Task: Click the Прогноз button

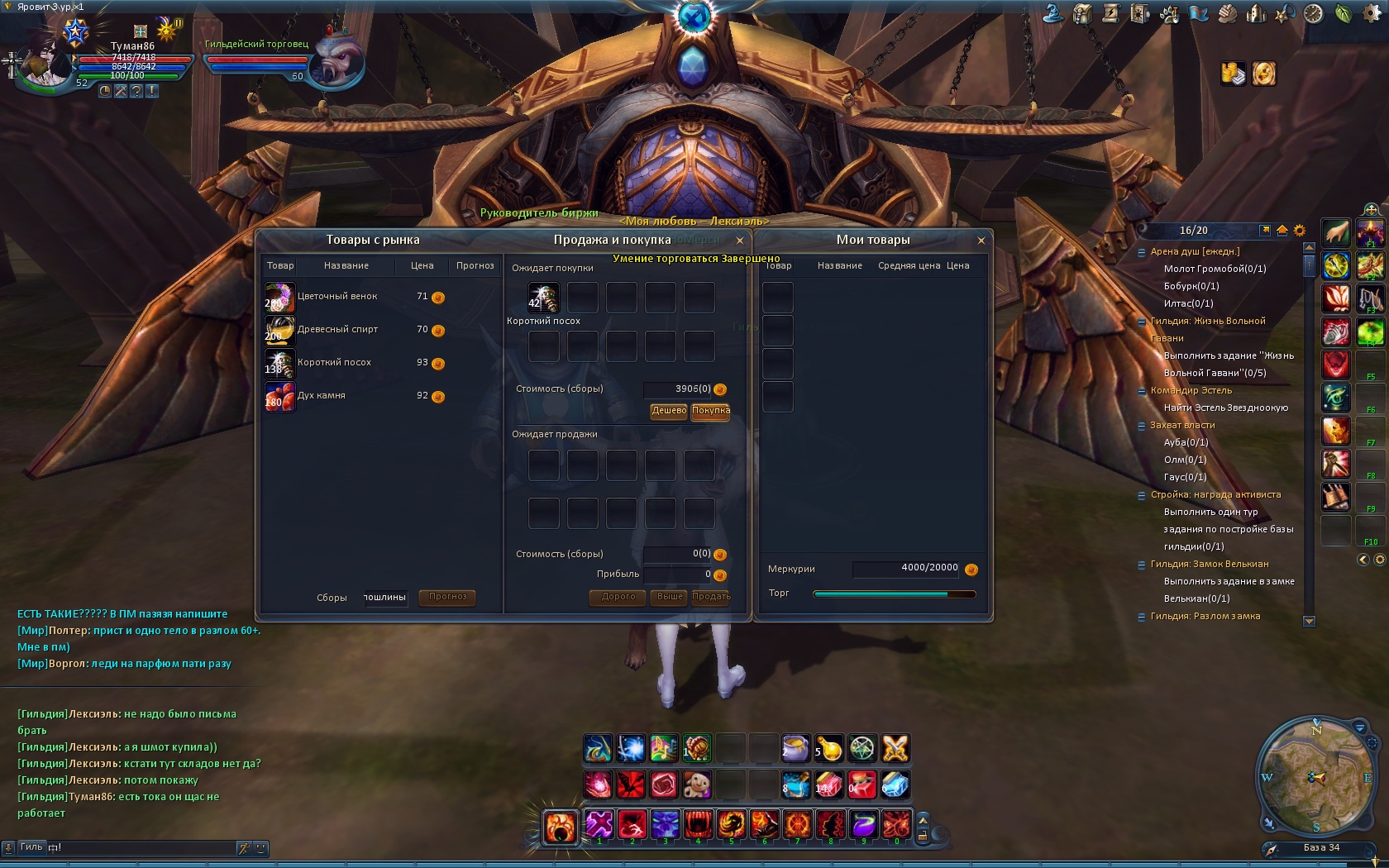Action: tap(447, 597)
